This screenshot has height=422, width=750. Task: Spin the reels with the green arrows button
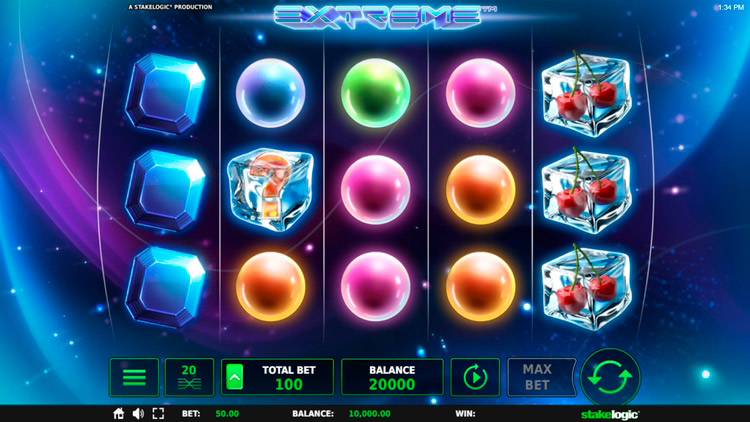(610, 377)
